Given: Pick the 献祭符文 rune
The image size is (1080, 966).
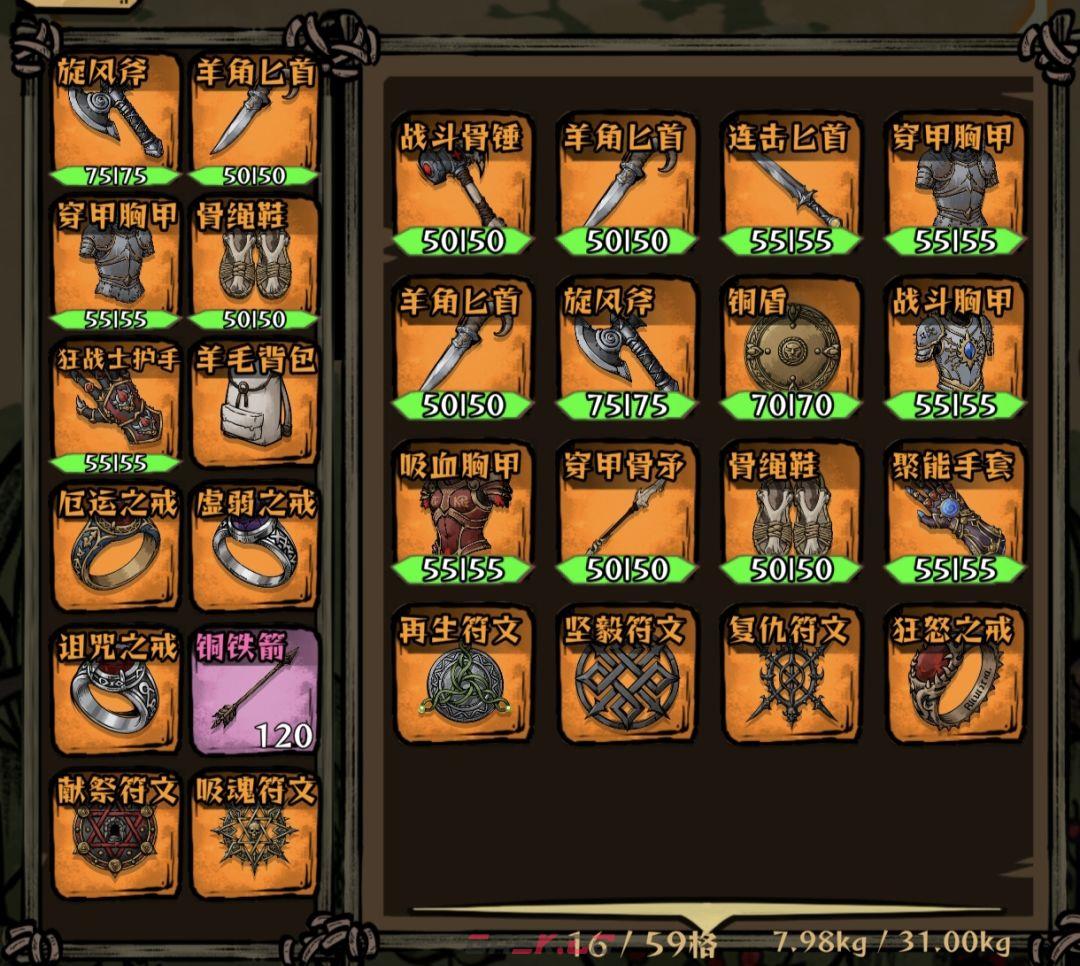Looking at the screenshot, I should (117, 834).
